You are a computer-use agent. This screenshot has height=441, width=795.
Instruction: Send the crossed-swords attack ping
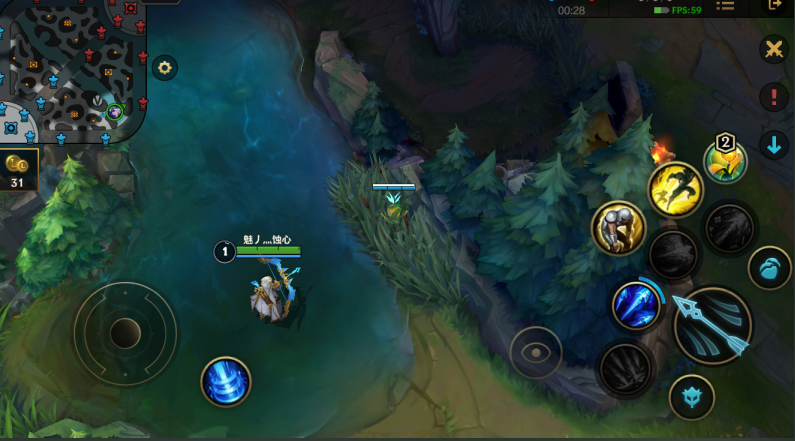(773, 49)
